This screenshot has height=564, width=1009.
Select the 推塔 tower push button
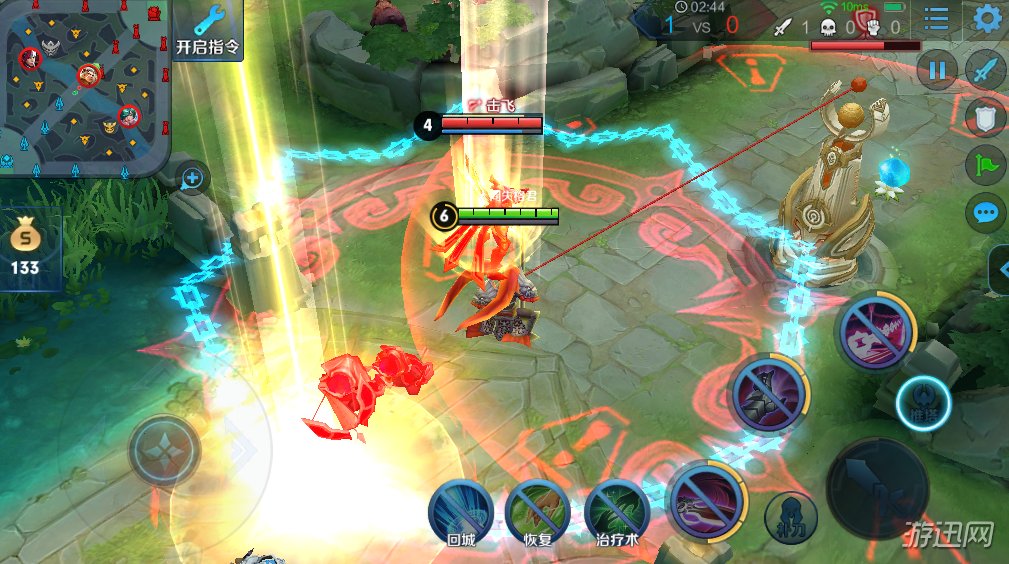point(923,405)
